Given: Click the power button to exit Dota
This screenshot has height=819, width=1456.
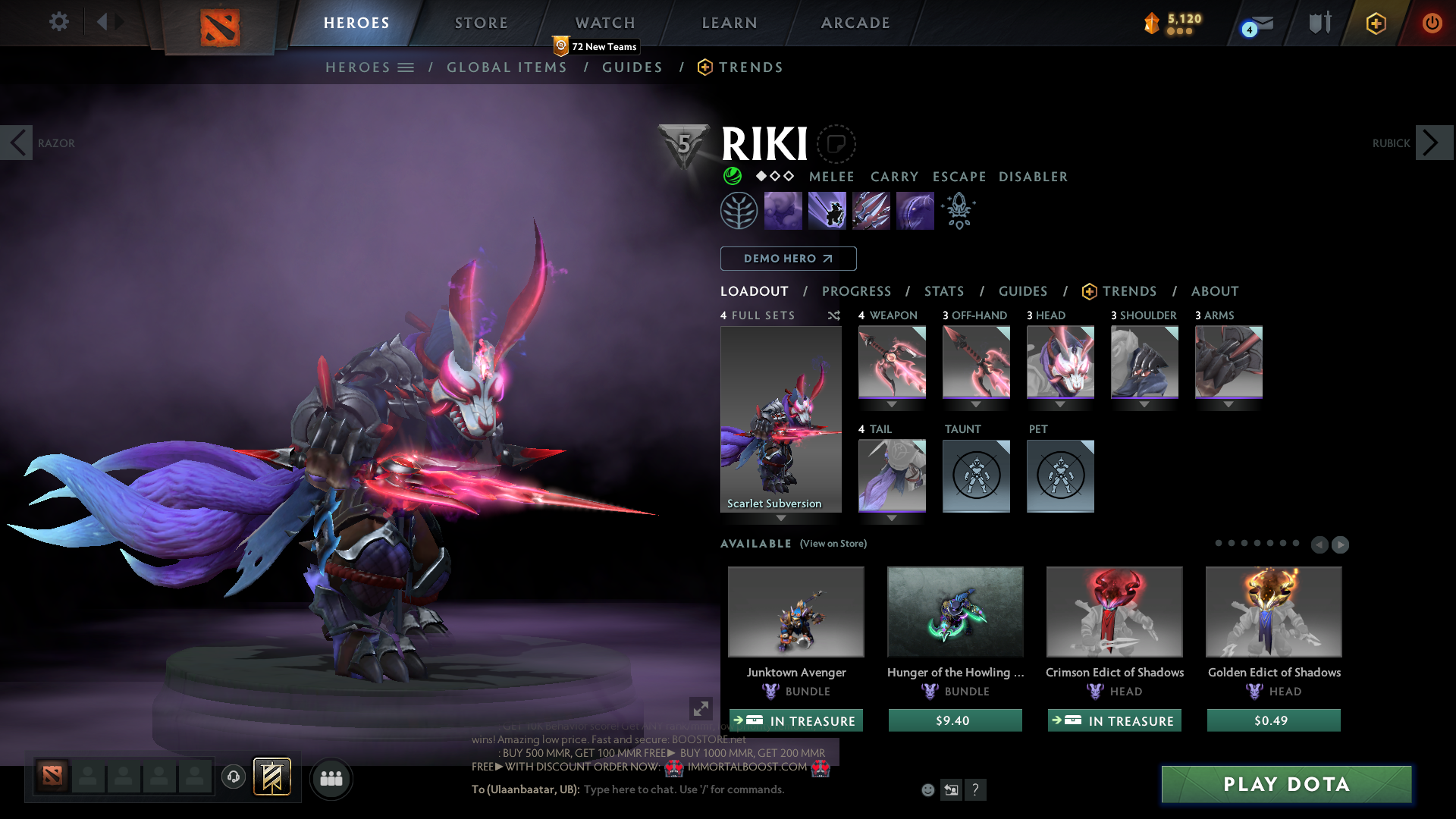Looking at the screenshot, I should tap(1432, 24).
